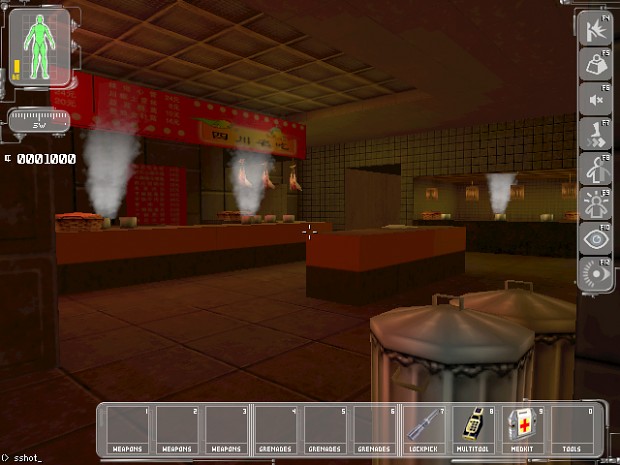This screenshot has width=620, height=465.
Task: Toggle the weight lifting augmentation icon
Action: pos(596,64)
